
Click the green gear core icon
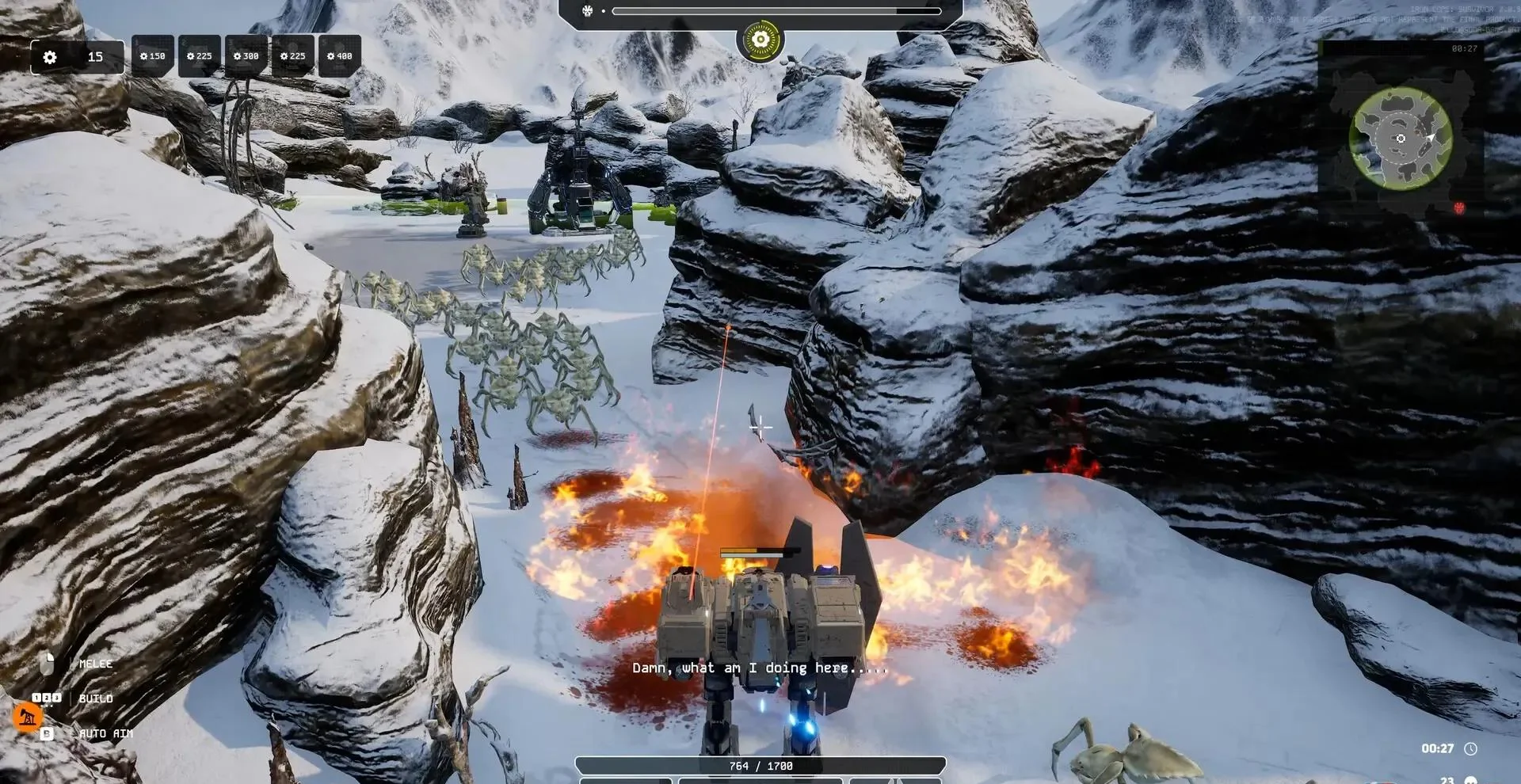click(760, 39)
